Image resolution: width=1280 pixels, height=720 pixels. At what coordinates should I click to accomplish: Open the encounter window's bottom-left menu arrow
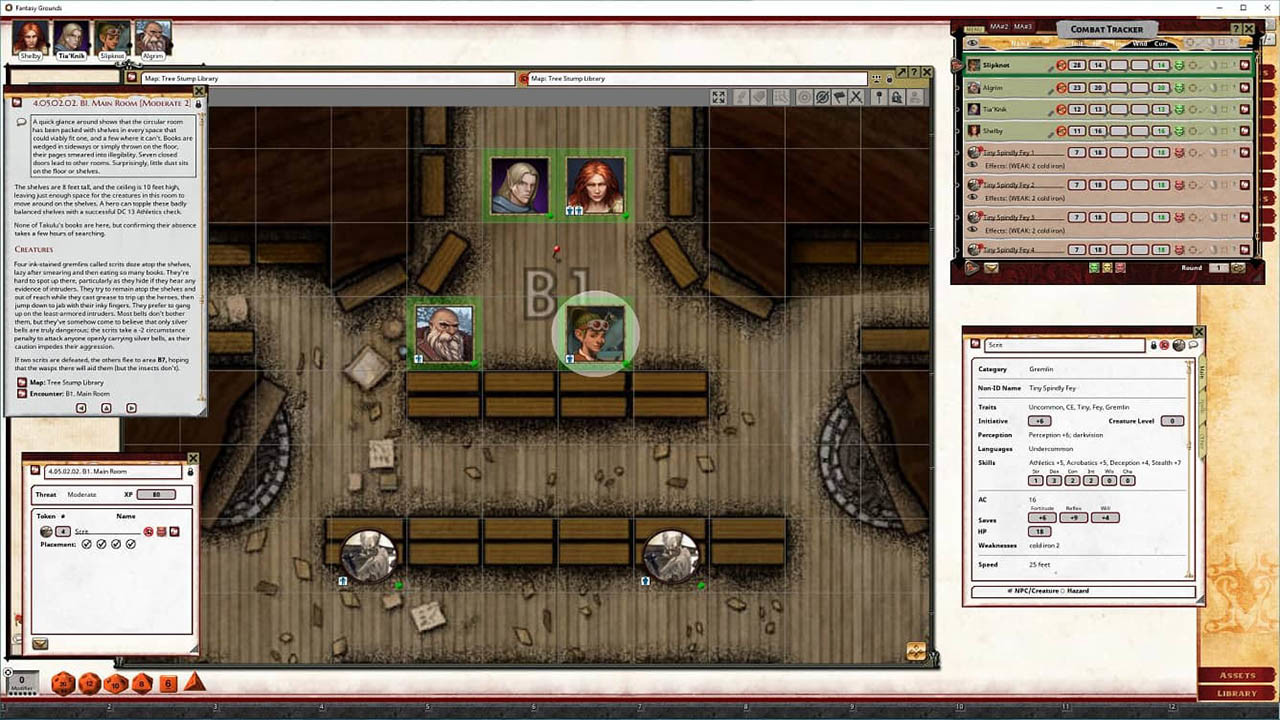40,643
